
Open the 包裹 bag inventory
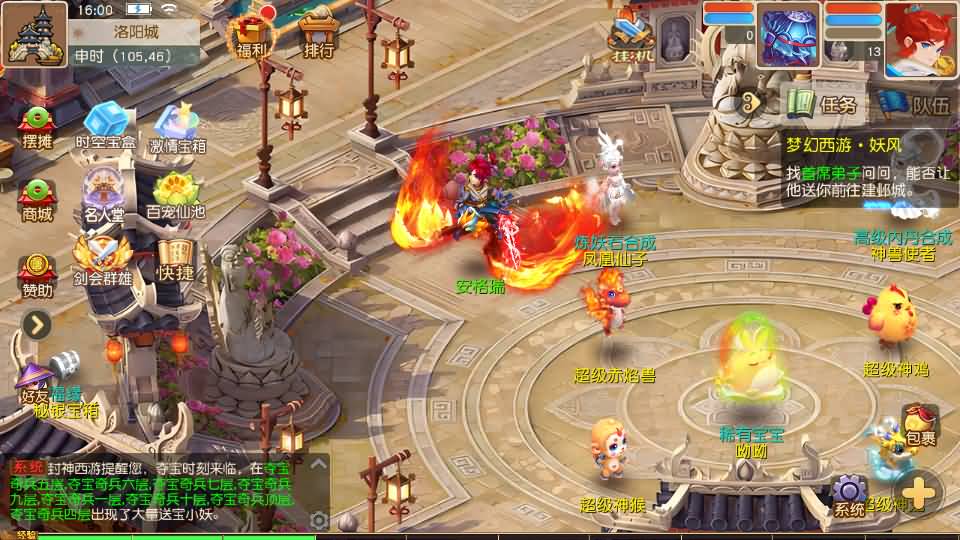(x=920, y=423)
